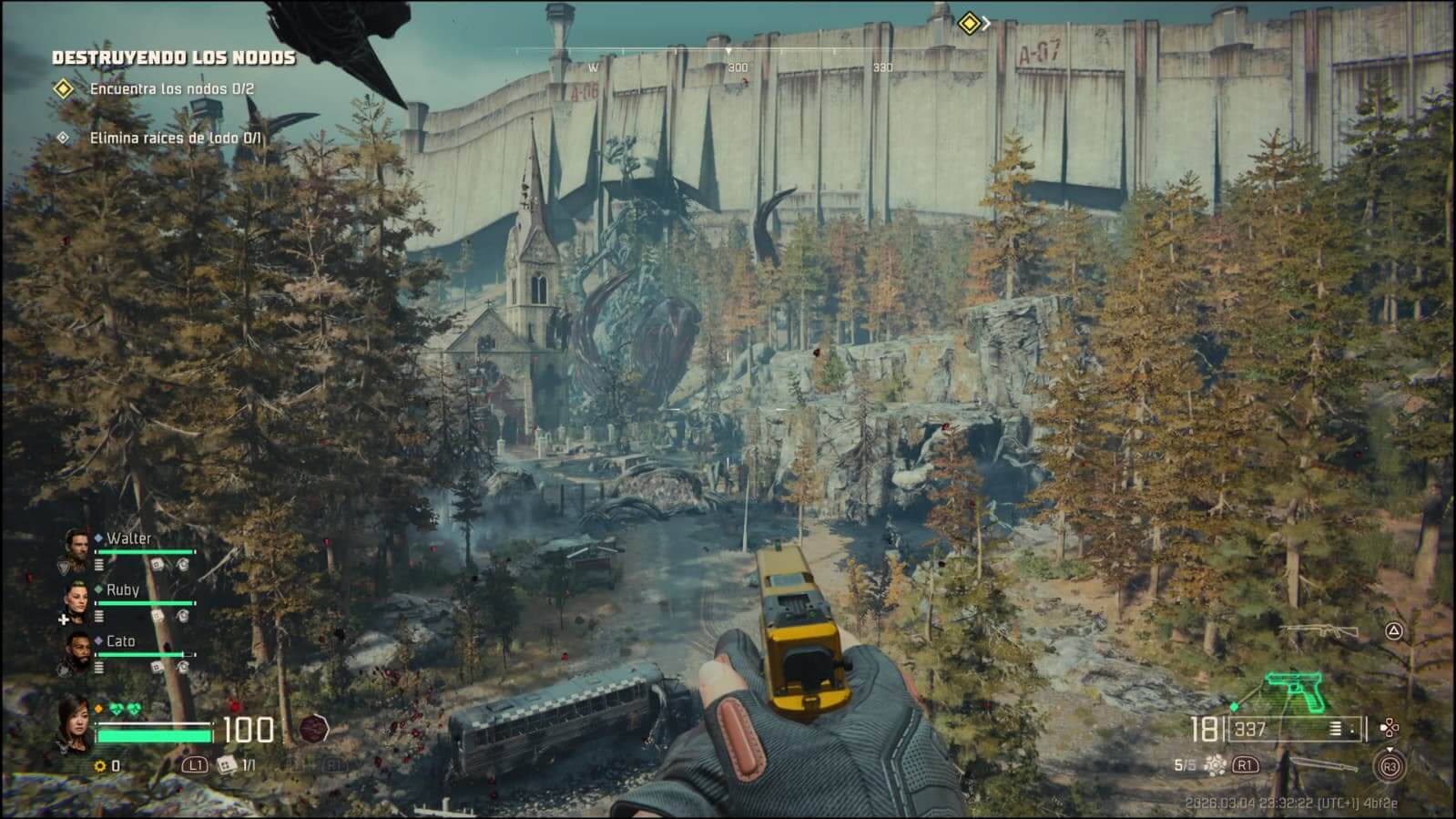Use the gear-shaped gadget showing 5/5
This screenshot has height=819, width=1456.
1215,765
